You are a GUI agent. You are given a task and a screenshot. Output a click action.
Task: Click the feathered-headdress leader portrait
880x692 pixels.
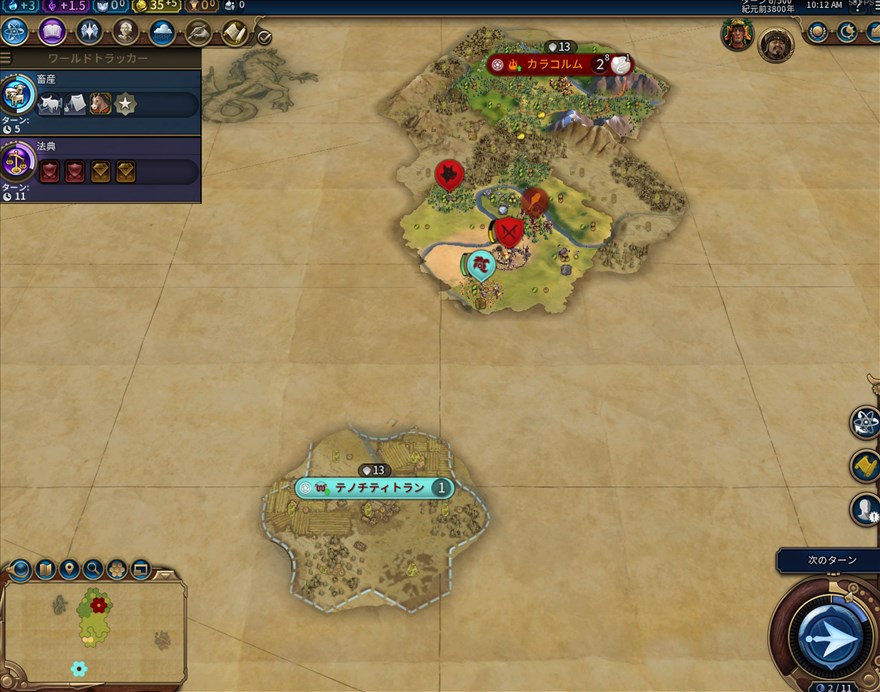[737, 35]
